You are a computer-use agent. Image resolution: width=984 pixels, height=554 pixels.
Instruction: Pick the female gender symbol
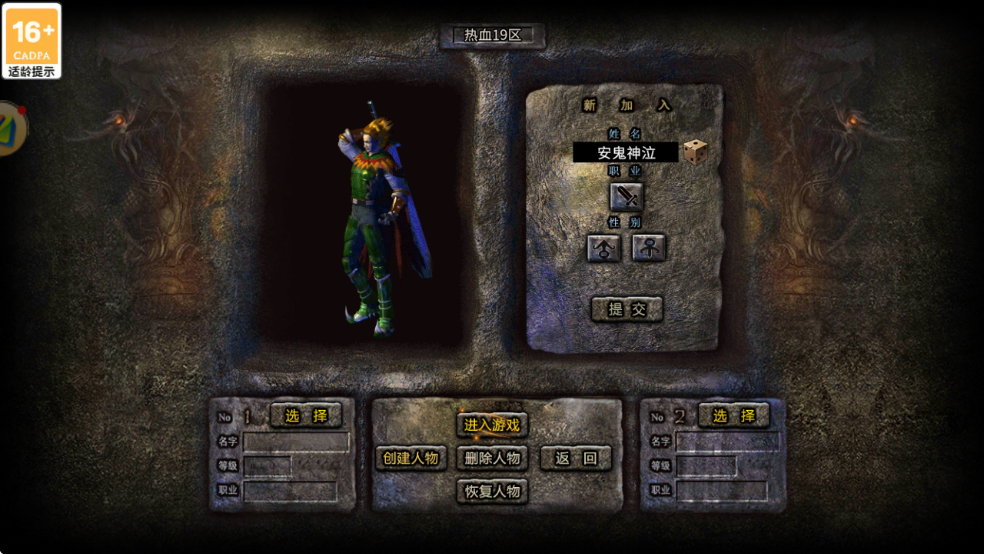tap(649, 248)
